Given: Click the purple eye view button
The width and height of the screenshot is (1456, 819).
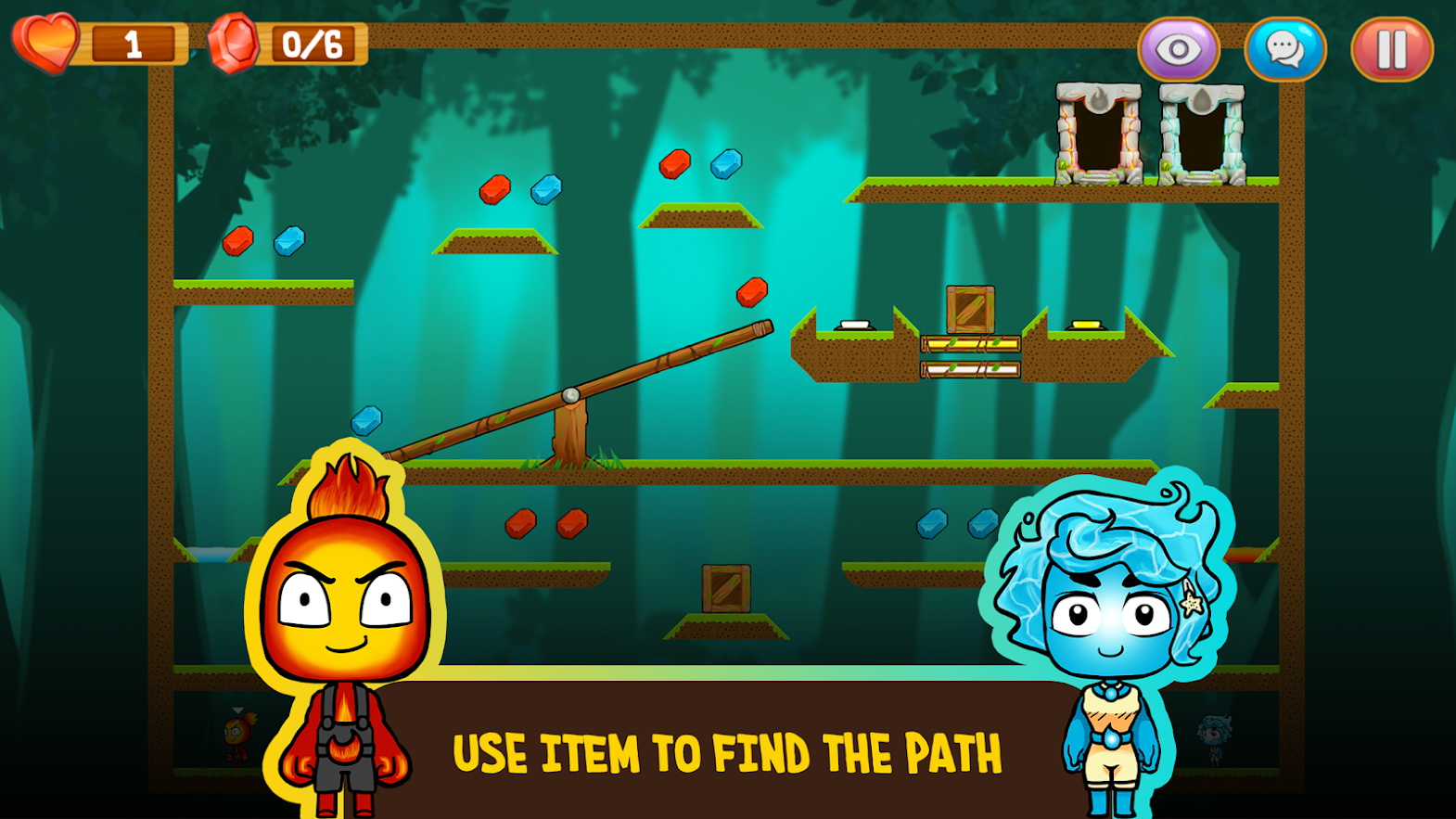Looking at the screenshot, I should click(1179, 49).
